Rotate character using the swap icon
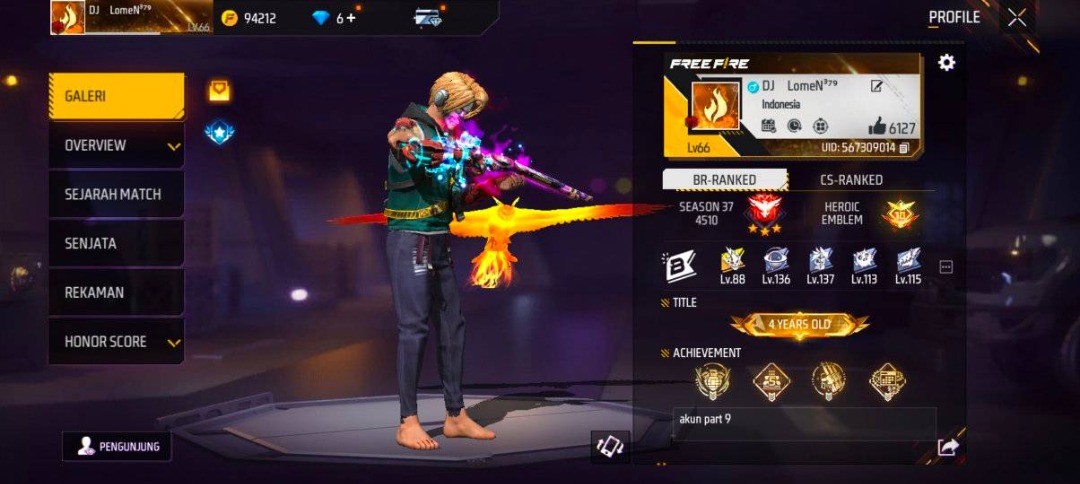The image size is (1080, 484). [610, 446]
